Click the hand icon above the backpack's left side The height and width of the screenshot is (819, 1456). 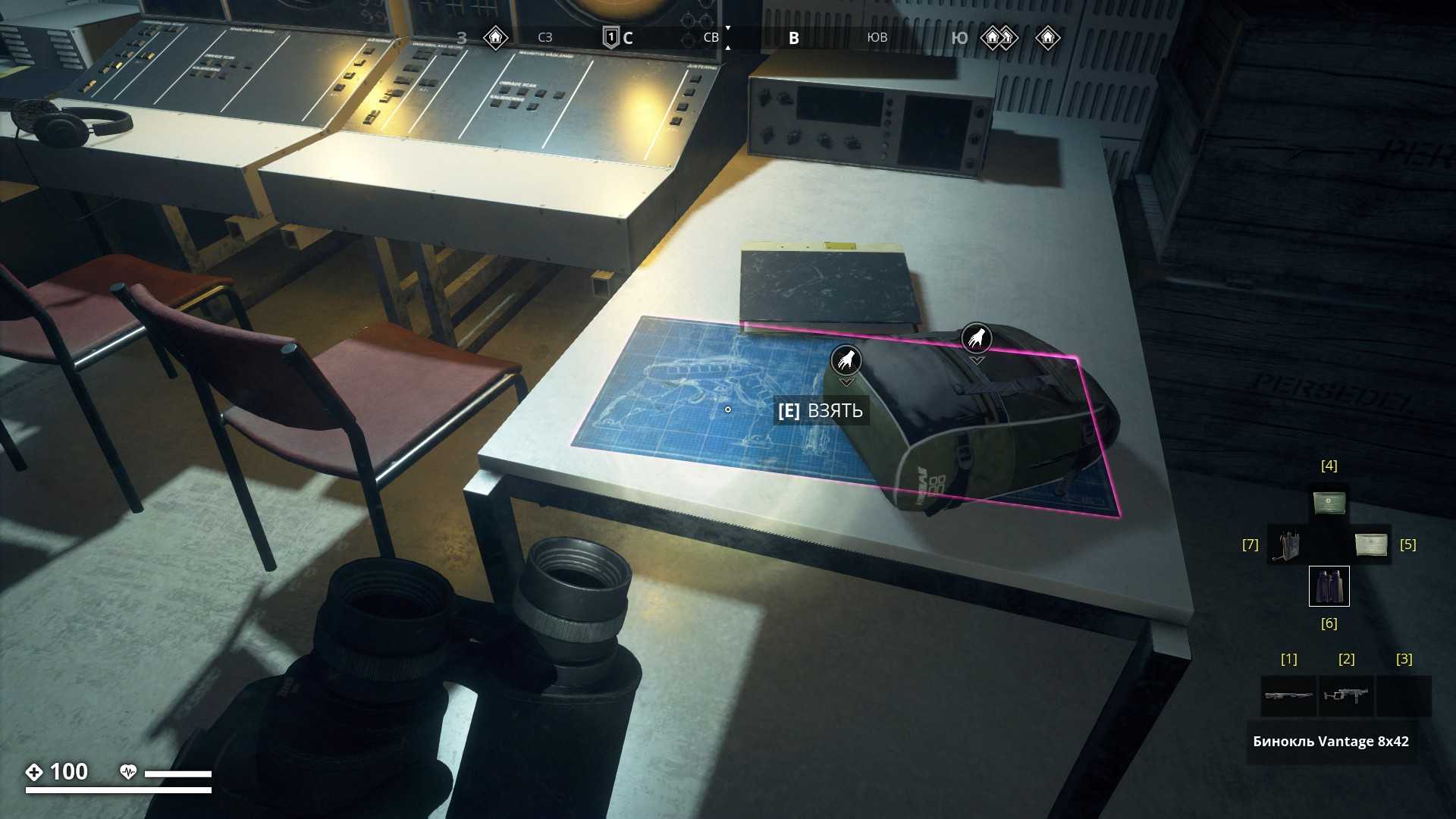pos(846,359)
